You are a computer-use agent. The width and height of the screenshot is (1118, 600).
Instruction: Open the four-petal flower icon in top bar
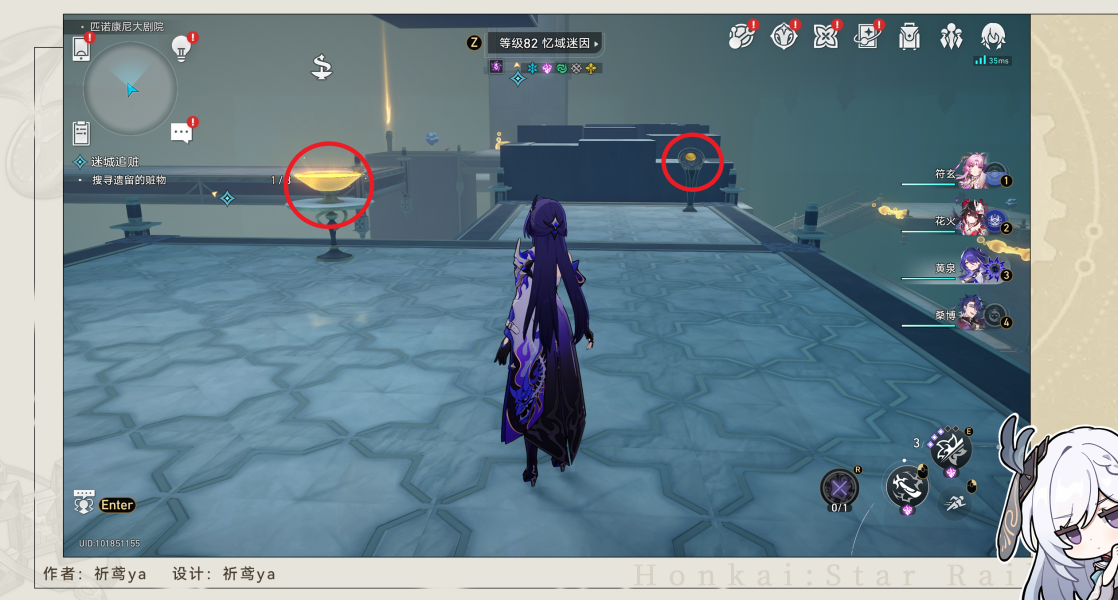coord(826,37)
